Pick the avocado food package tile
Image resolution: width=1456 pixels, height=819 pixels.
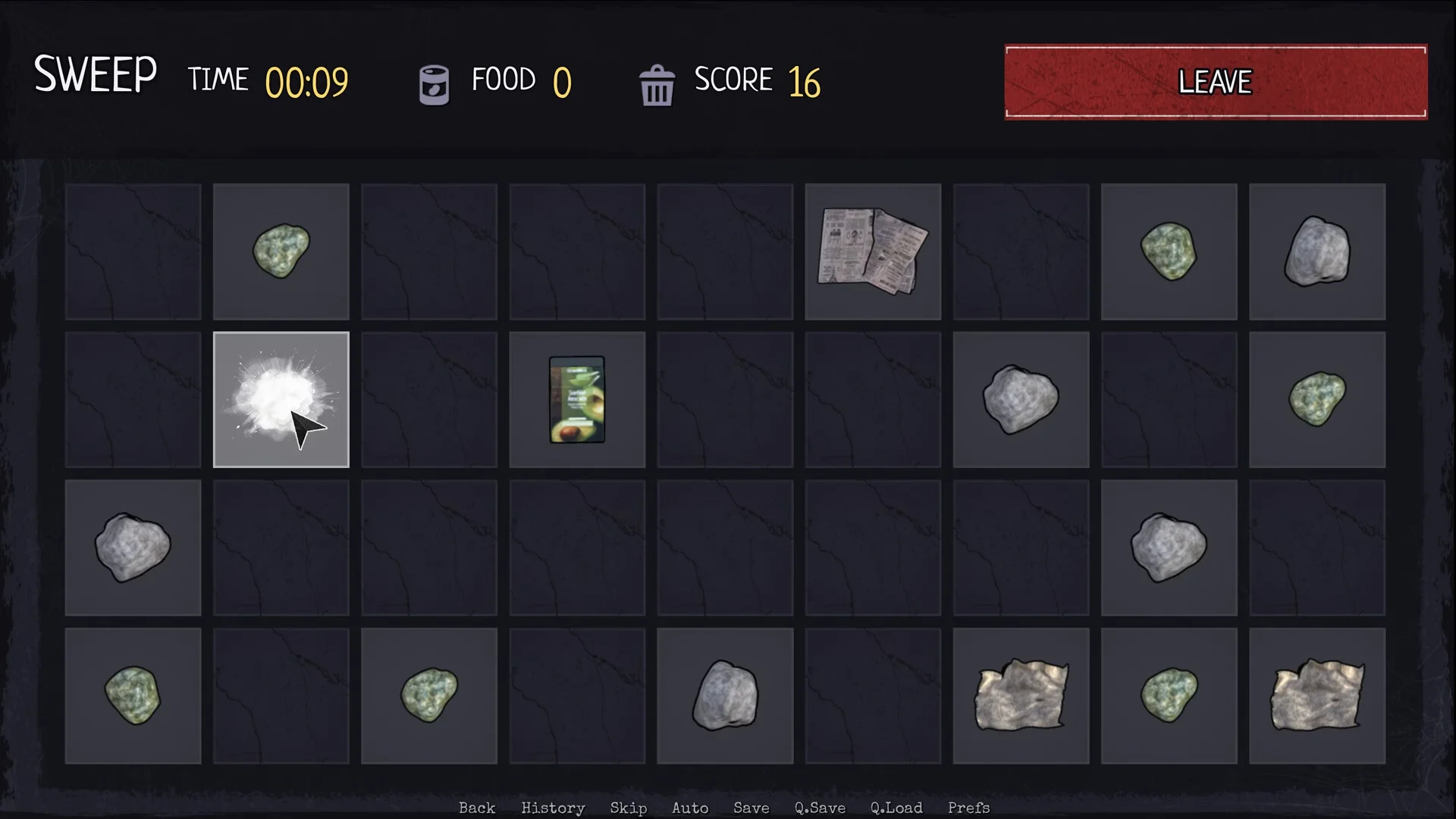(577, 400)
